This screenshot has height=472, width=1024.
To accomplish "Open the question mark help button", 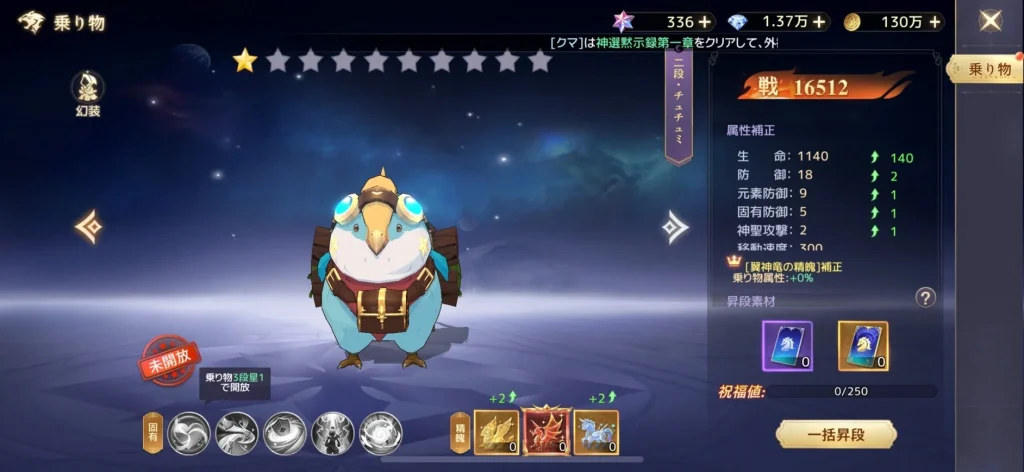I will point(926,297).
